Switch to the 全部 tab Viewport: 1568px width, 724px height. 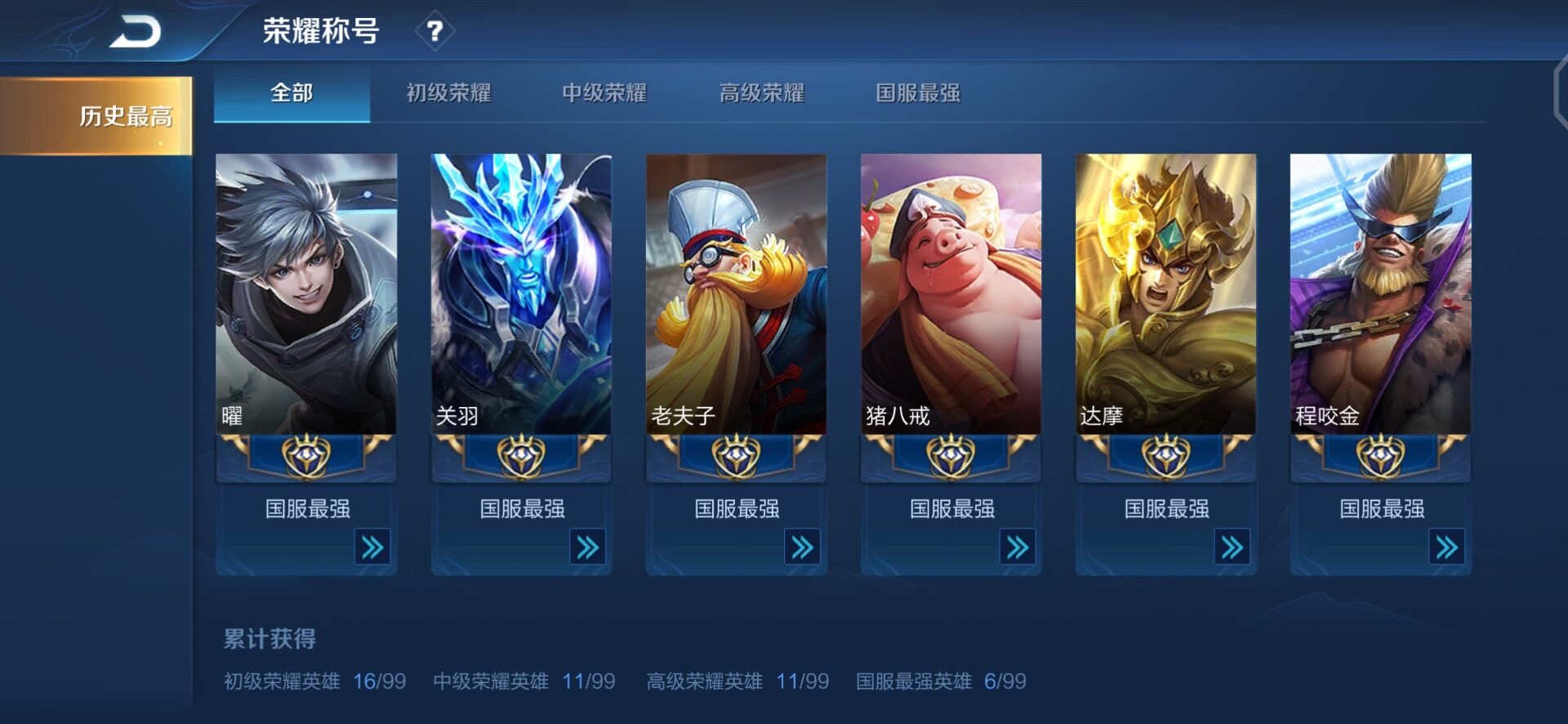[x=291, y=94]
